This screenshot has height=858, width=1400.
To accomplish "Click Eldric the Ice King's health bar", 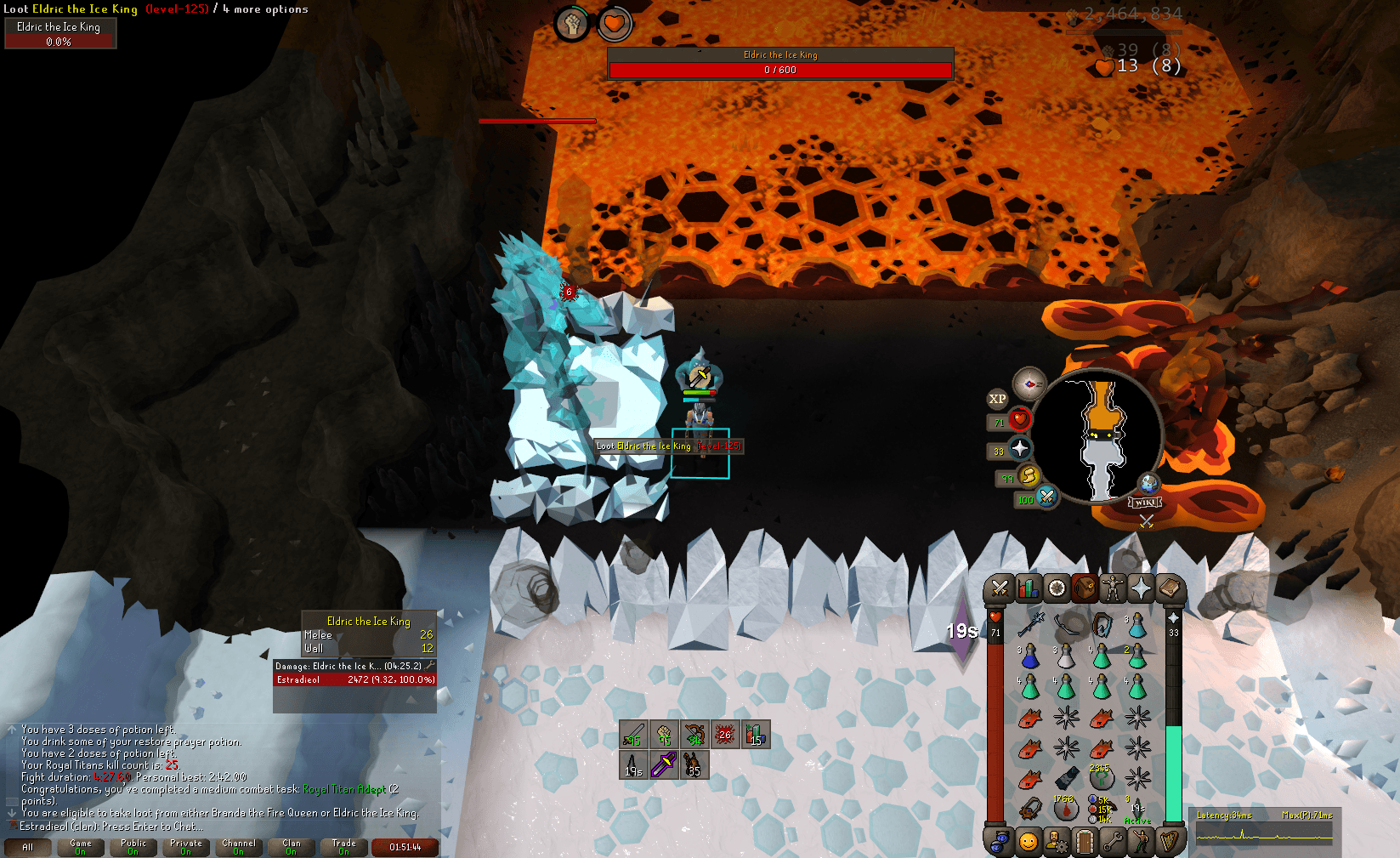I will 779,69.
